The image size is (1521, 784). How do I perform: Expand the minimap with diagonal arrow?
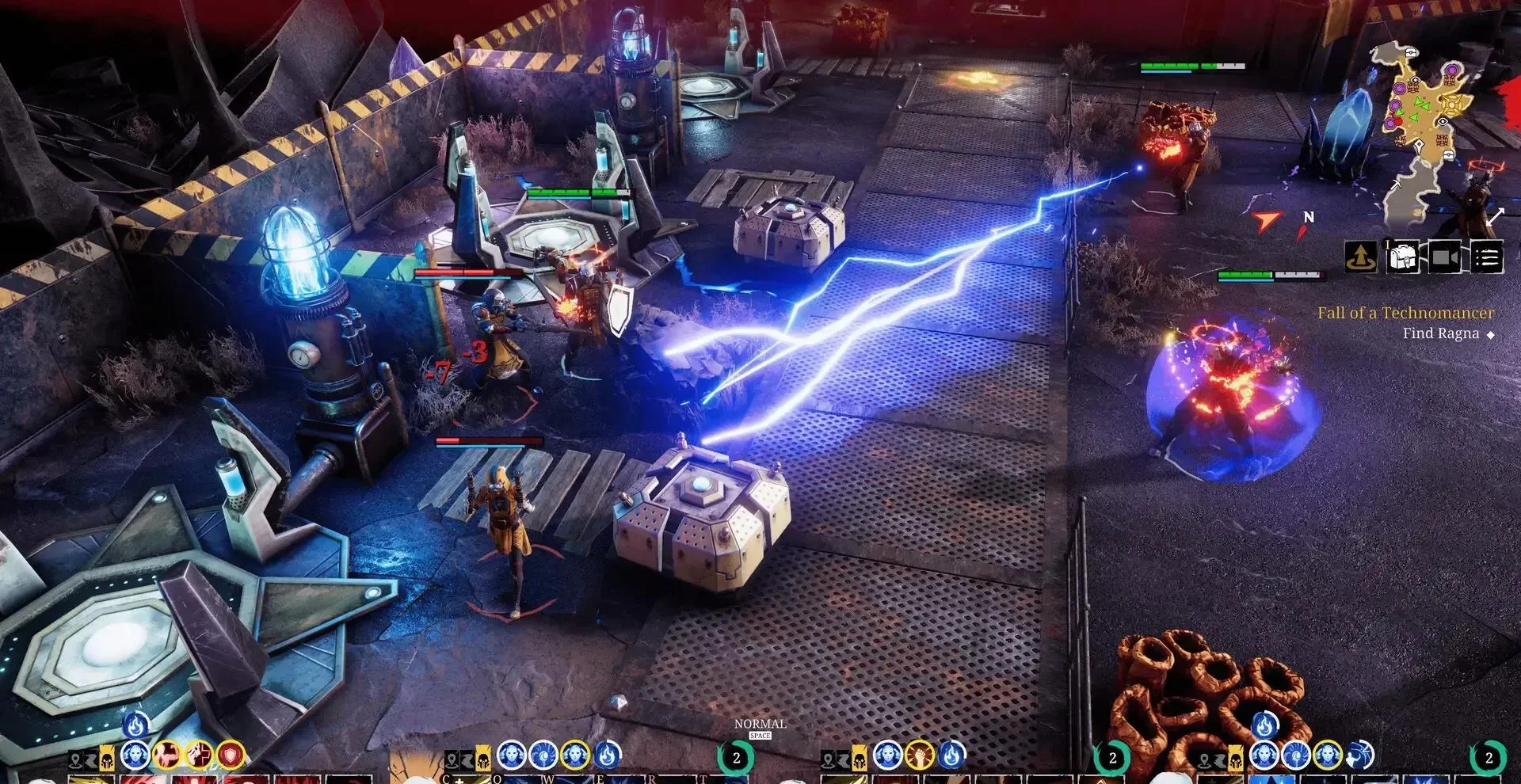coord(1496,215)
